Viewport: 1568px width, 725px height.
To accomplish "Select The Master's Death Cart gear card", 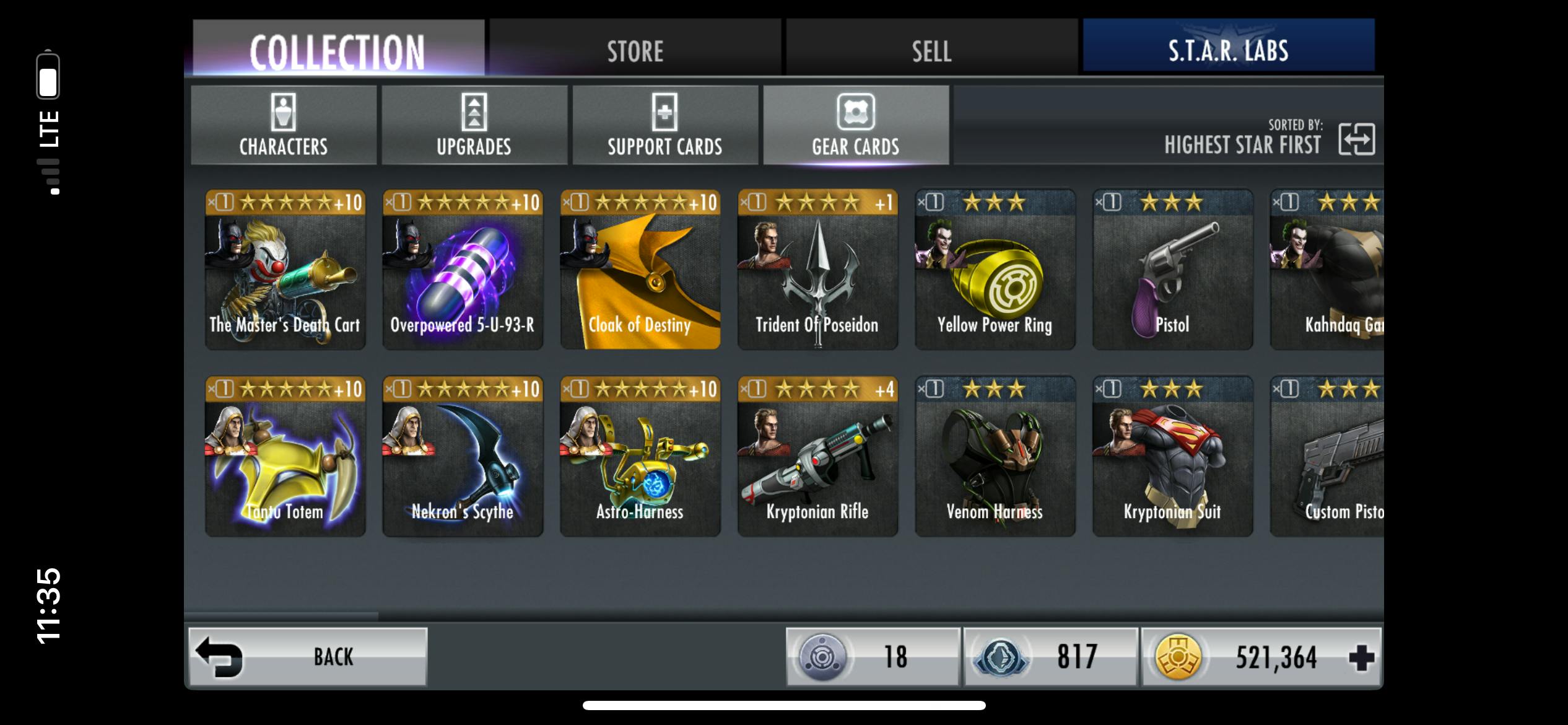I will tap(285, 270).
